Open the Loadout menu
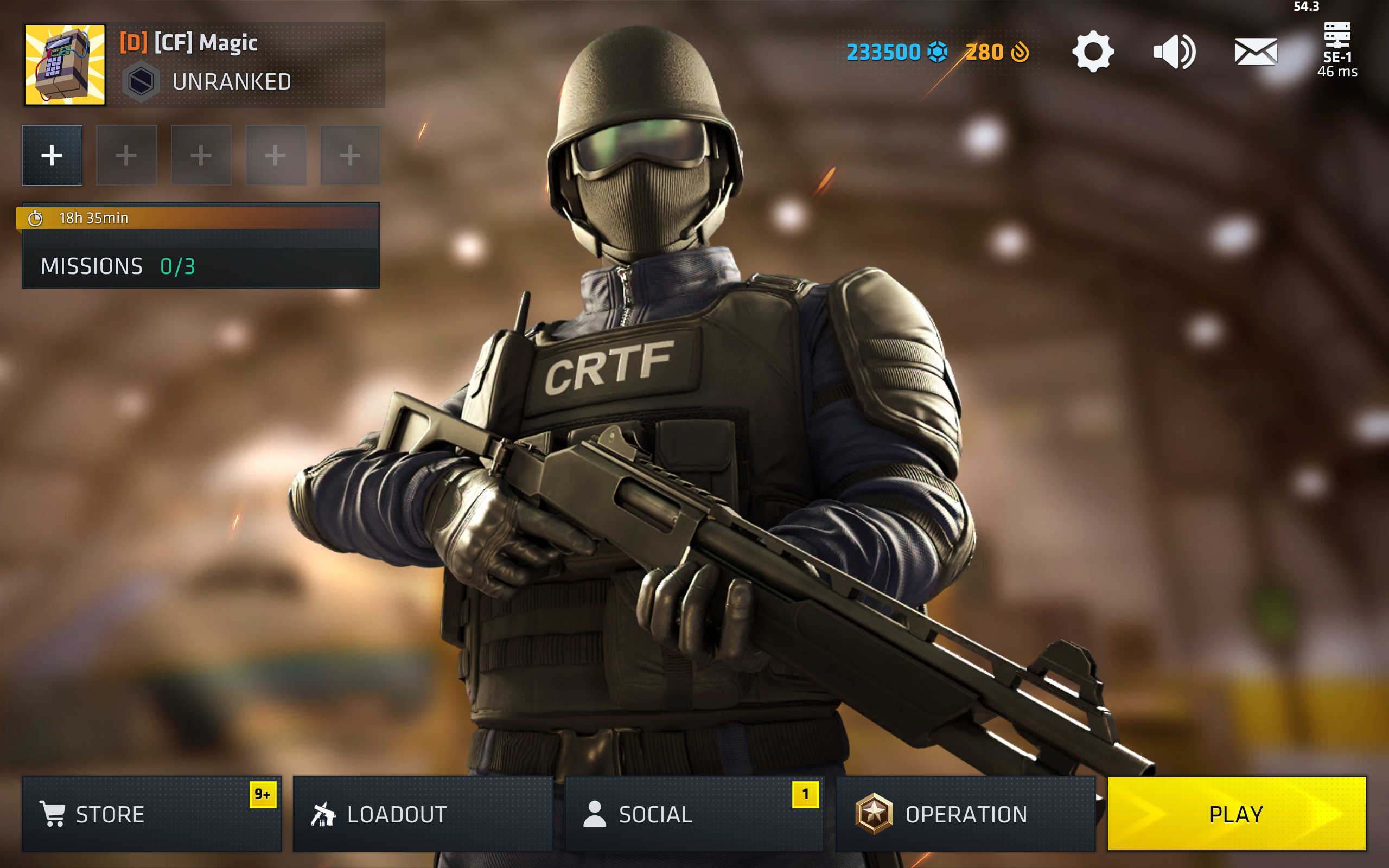1389x868 pixels. (x=423, y=813)
